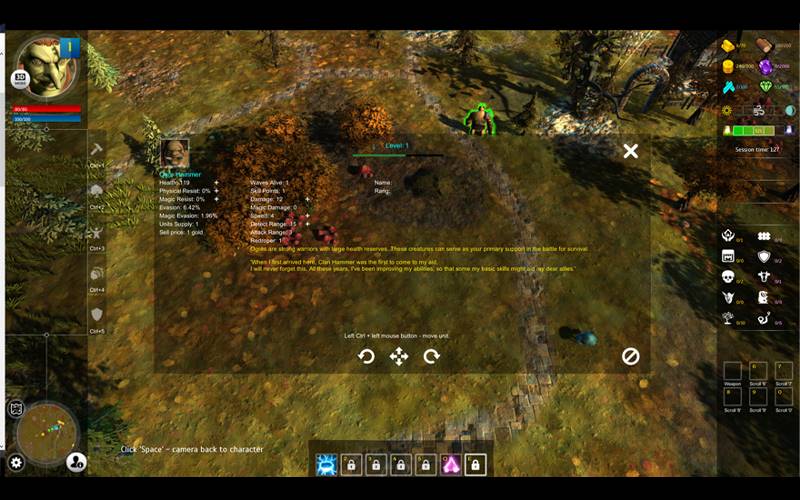
Task: Click the four-arrow move unit button
Action: point(398,356)
